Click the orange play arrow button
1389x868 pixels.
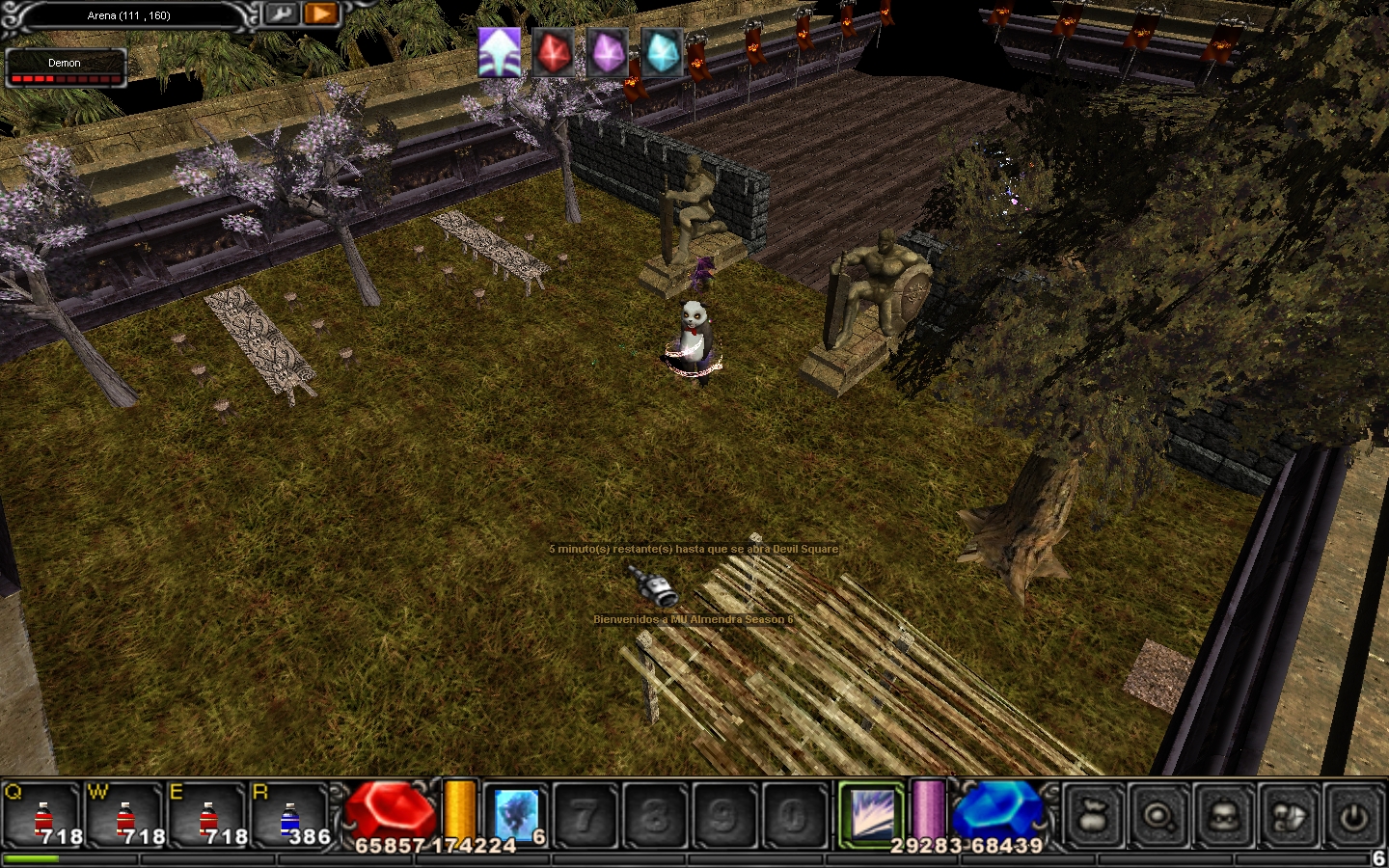coord(321,14)
